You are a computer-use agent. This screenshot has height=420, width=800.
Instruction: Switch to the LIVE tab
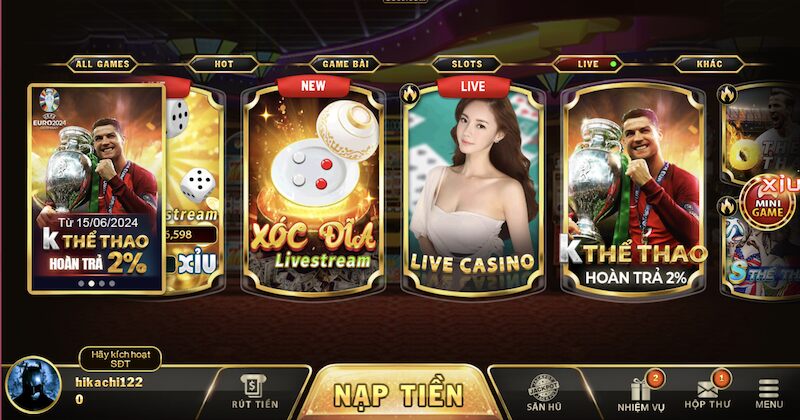(x=590, y=64)
